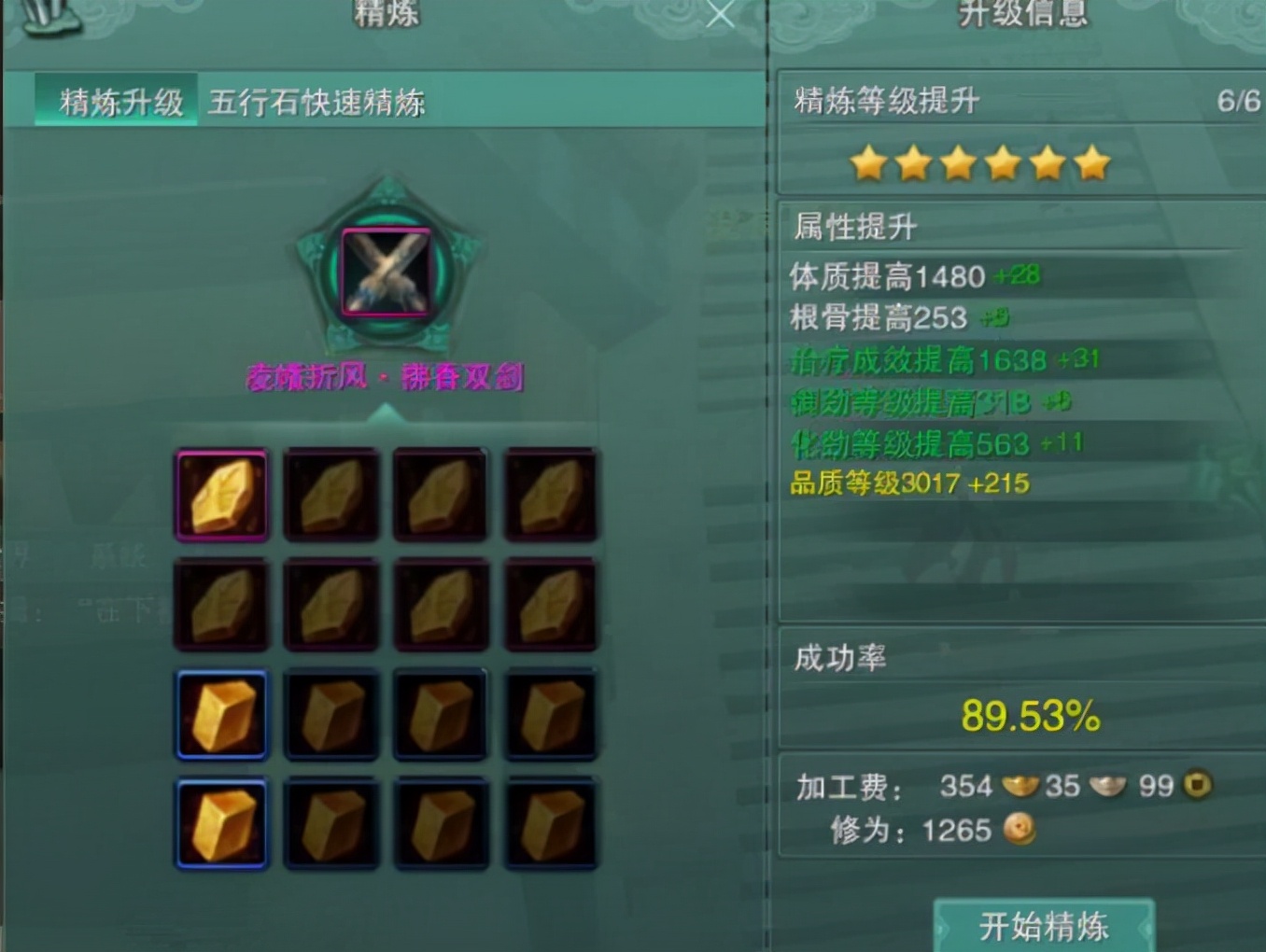1266x952 pixels.
Task: Click the copper coin icon beside 99
Action: point(1195,787)
